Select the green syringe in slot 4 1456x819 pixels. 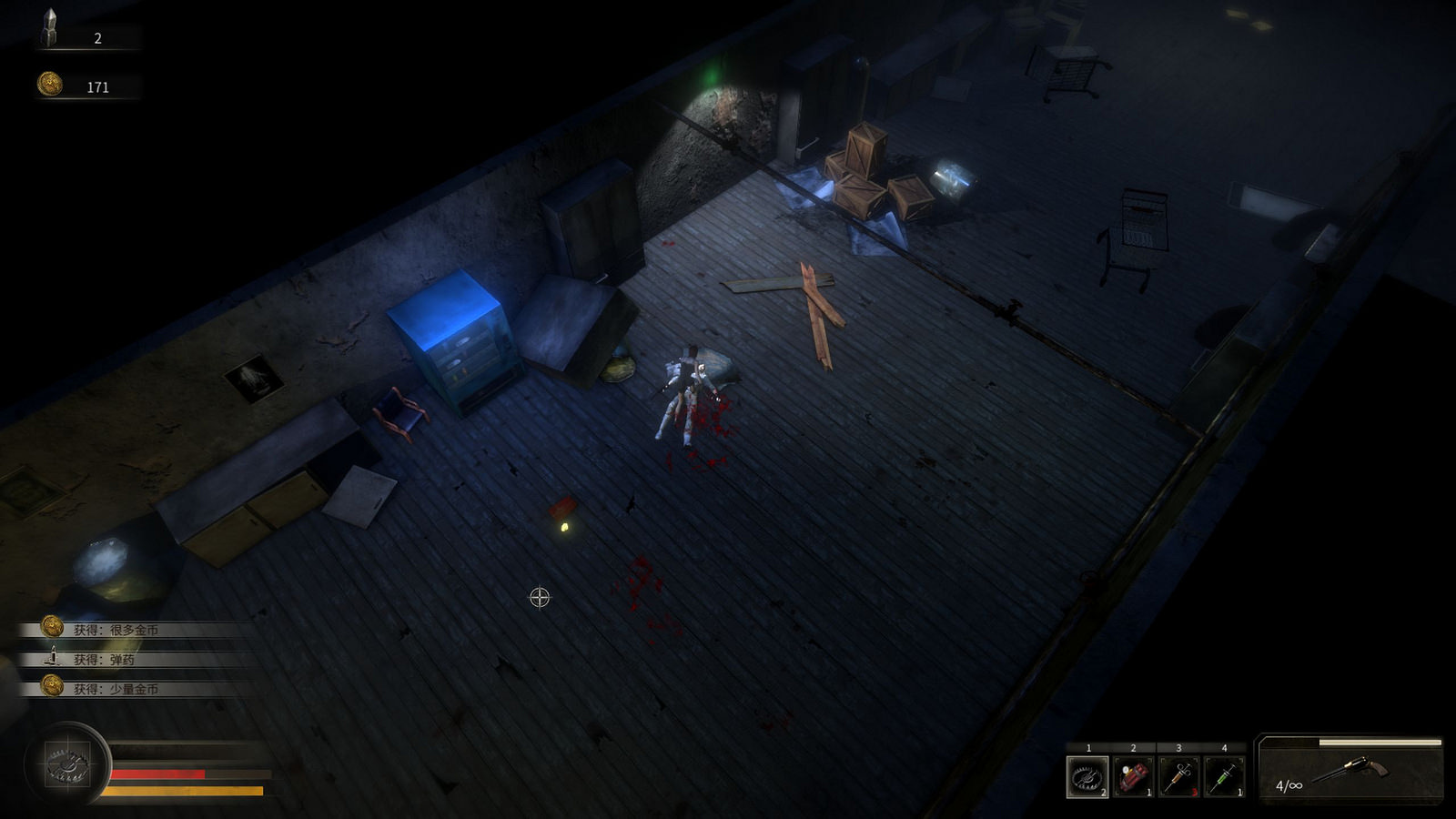1224,776
